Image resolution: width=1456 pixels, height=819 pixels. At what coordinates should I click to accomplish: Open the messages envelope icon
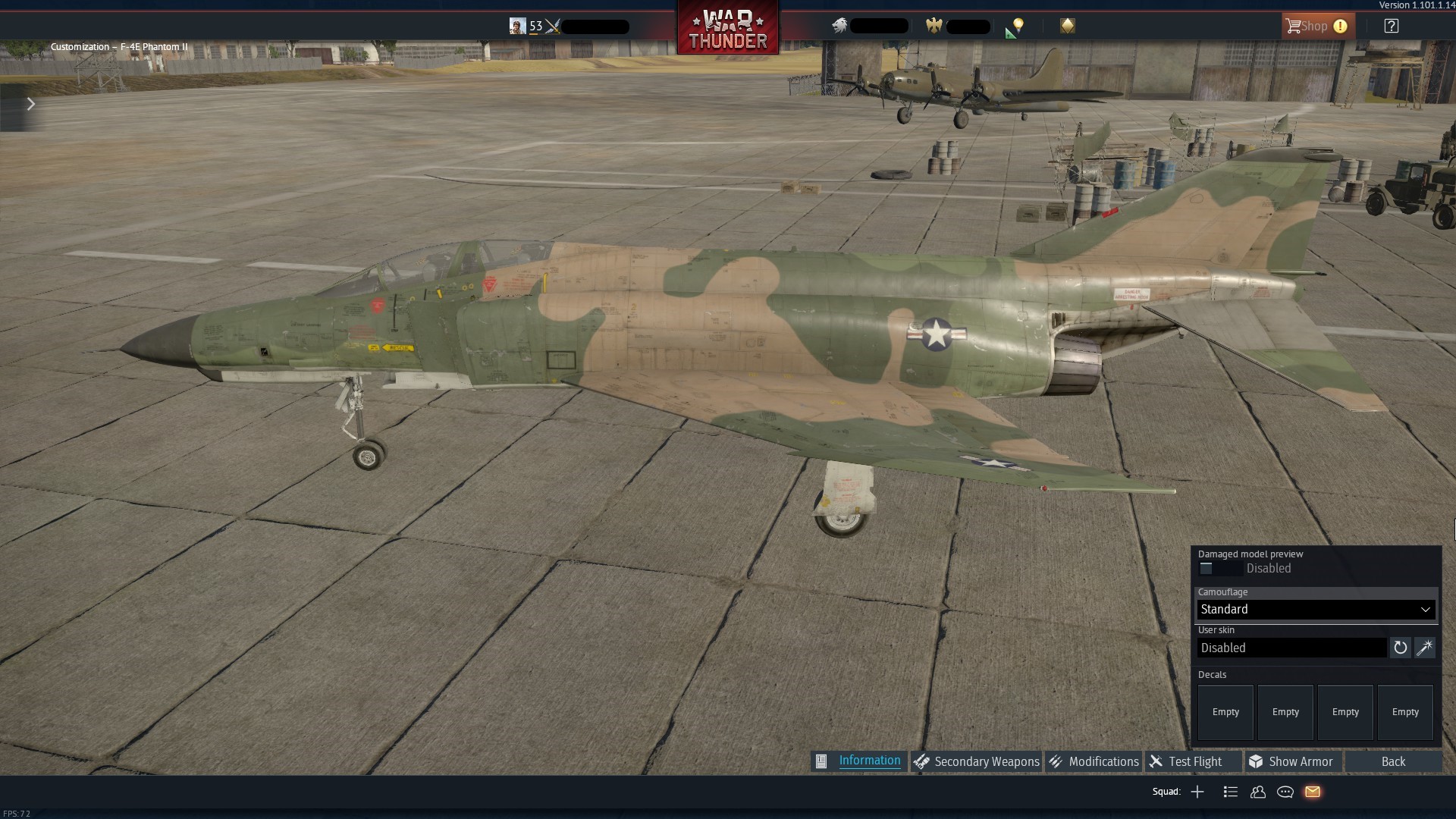tap(1313, 792)
